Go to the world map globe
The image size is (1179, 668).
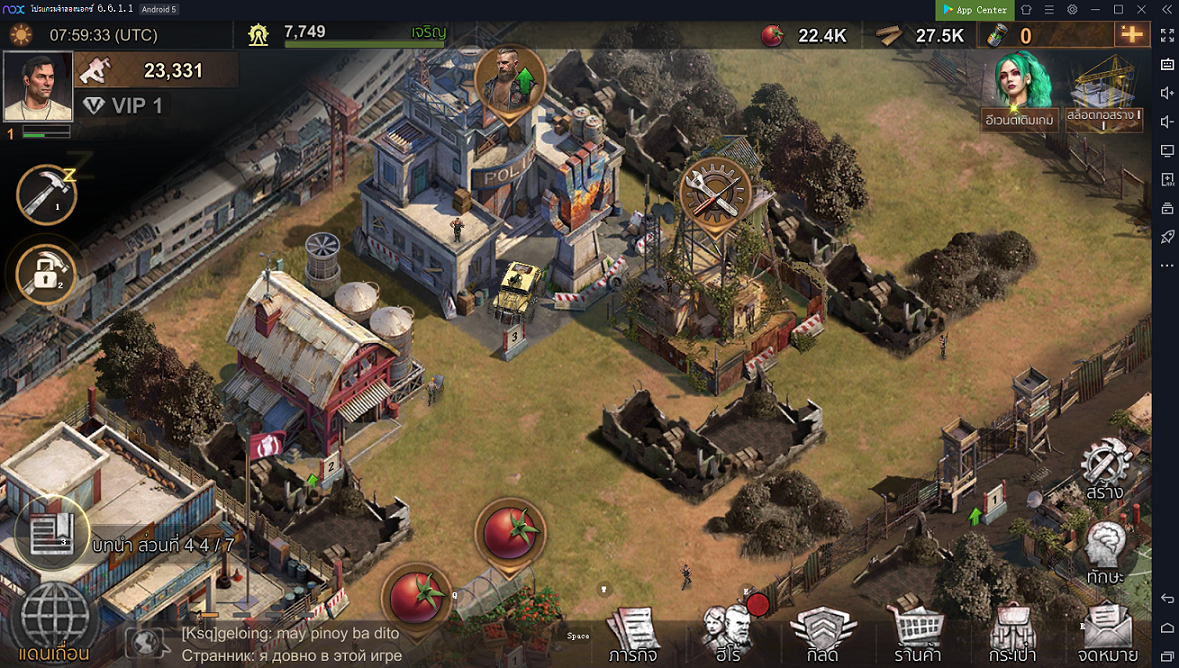[55, 620]
